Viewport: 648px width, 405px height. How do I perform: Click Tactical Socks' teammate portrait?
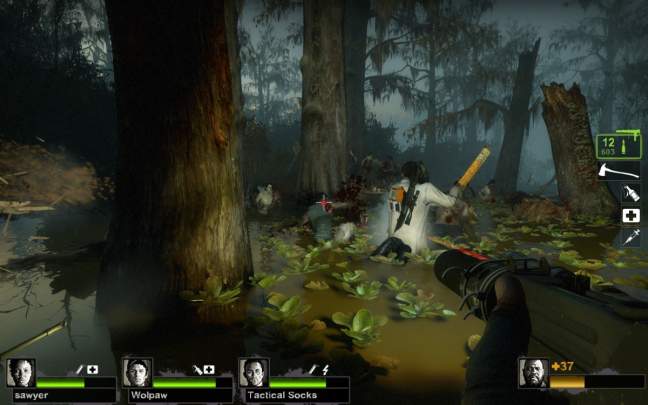254,372
